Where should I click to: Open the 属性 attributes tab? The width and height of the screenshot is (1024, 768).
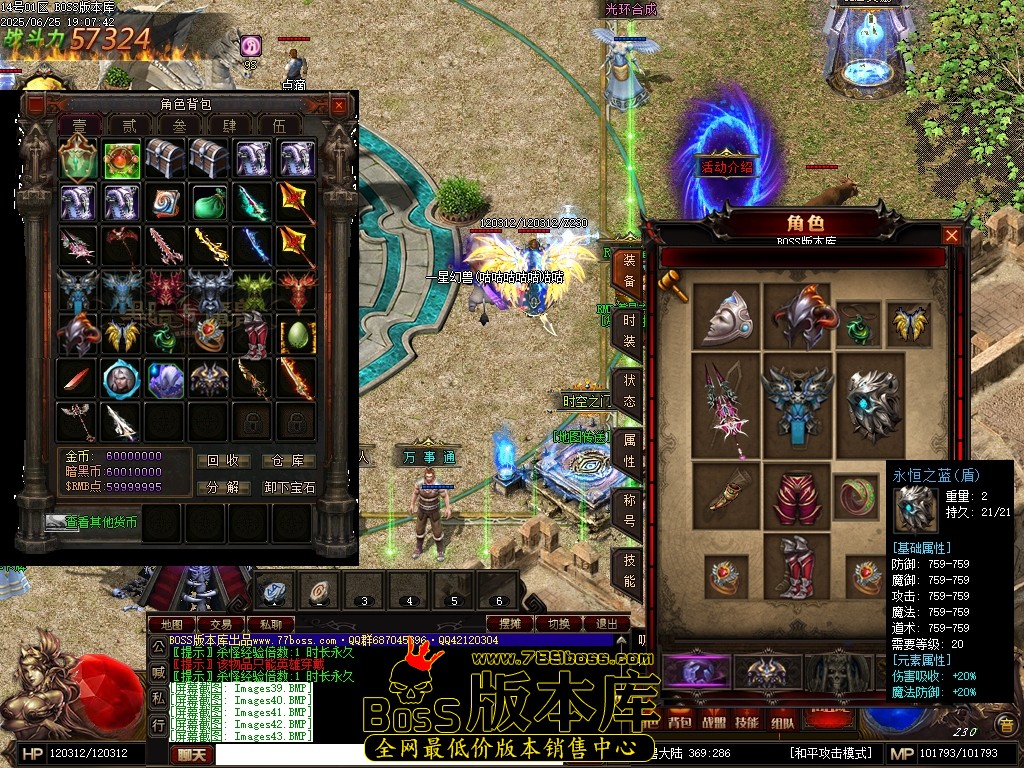629,450
